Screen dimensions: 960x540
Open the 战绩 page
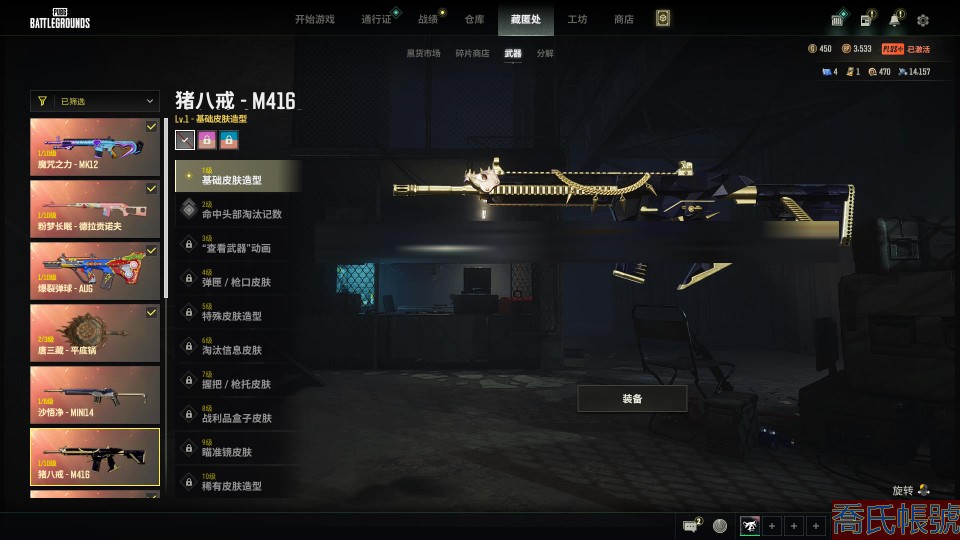[x=428, y=19]
